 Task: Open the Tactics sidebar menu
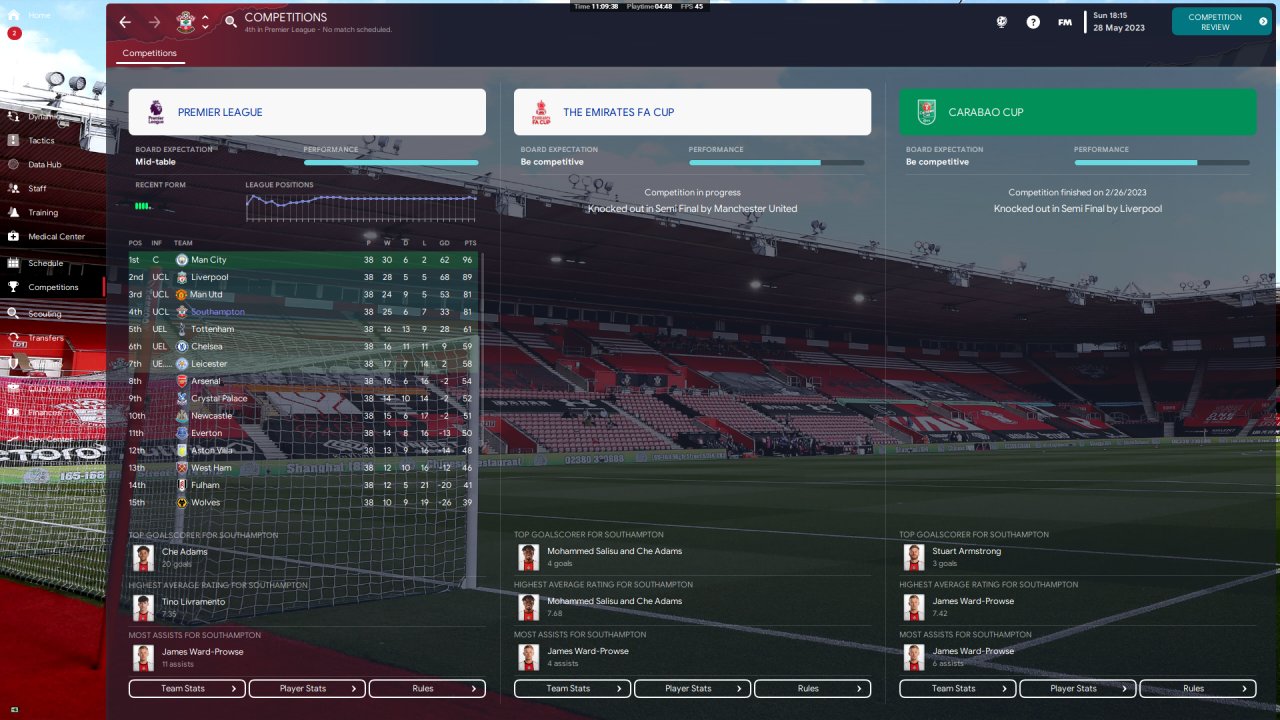(x=41, y=140)
